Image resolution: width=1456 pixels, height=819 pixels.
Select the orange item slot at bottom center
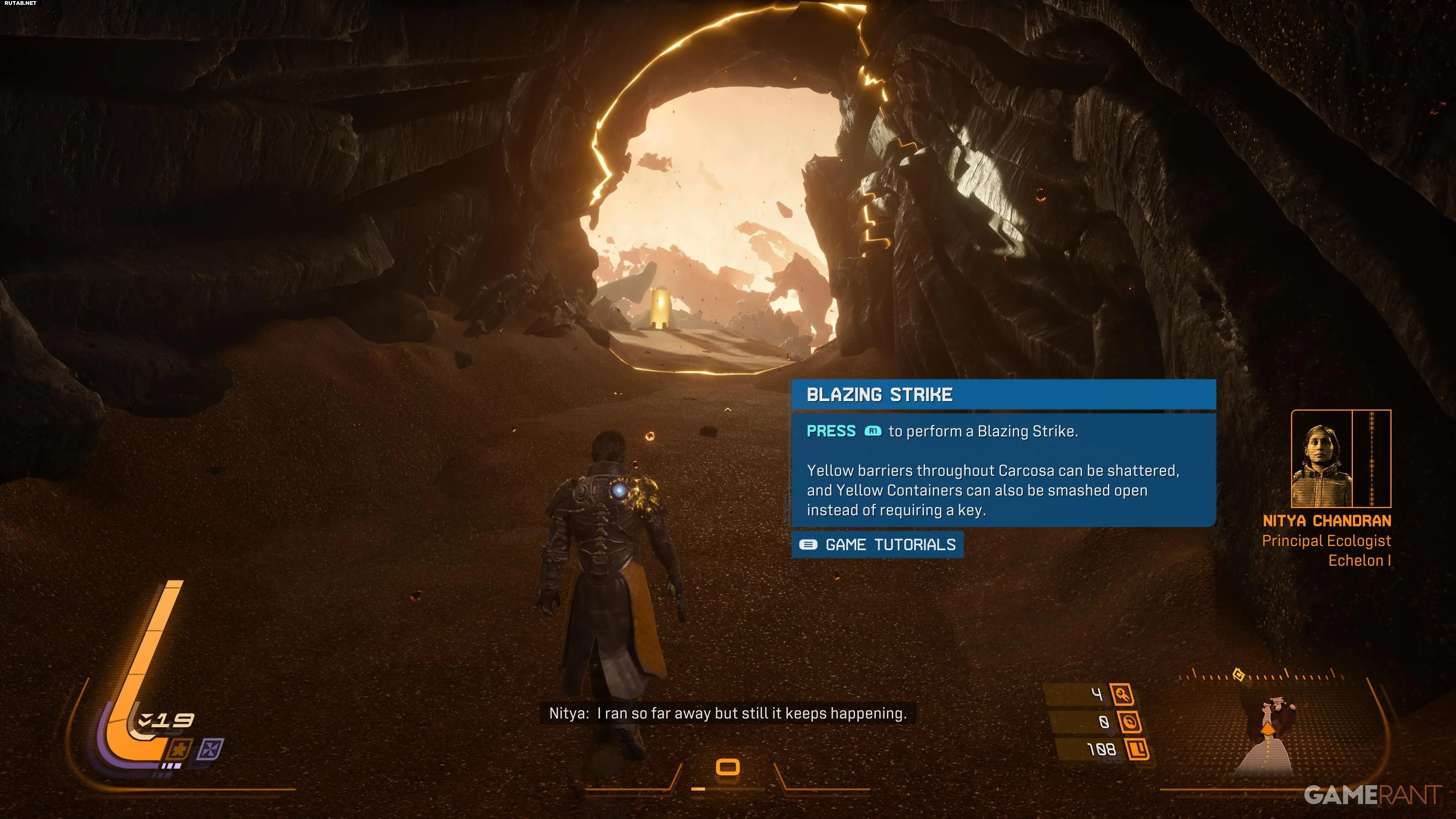[728, 767]
